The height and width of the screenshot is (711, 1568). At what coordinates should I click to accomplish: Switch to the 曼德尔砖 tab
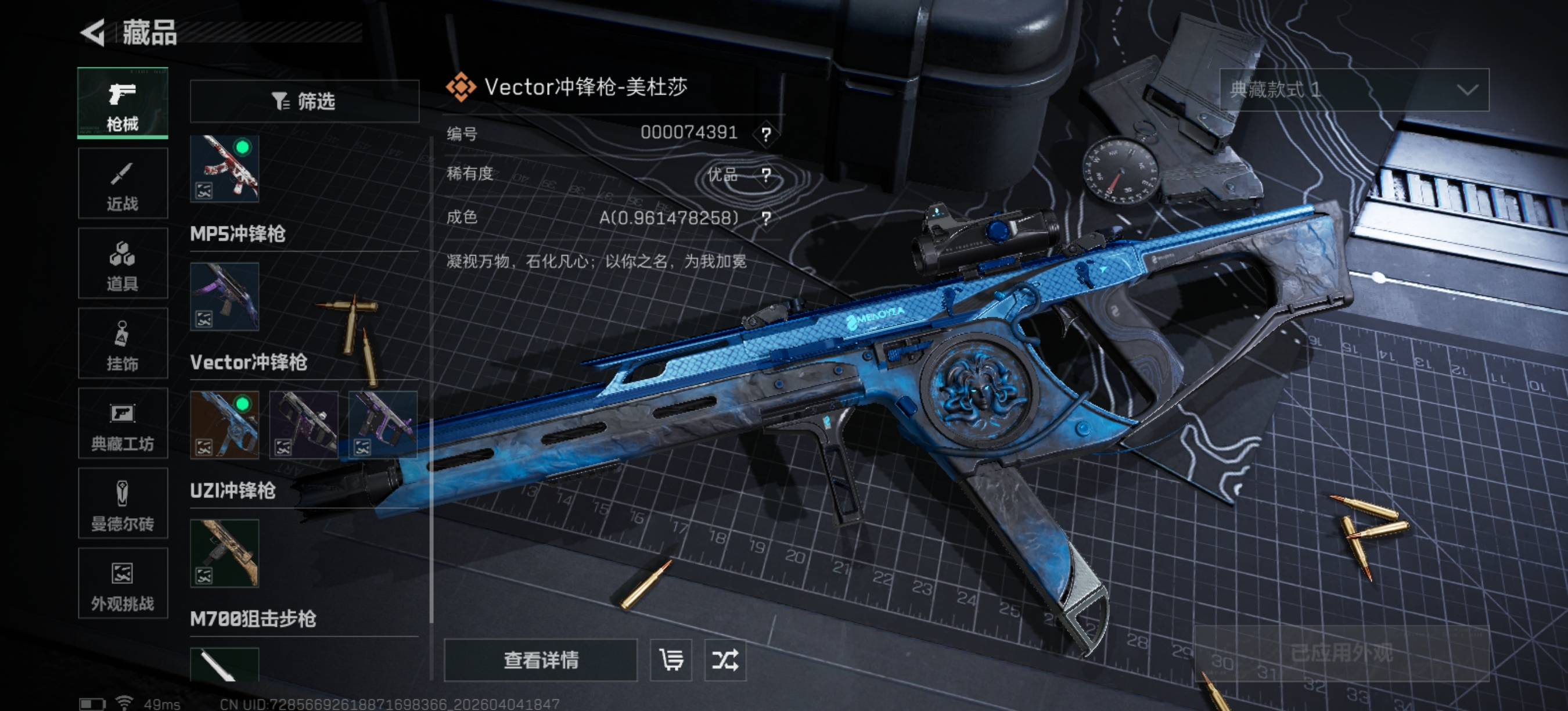(123, 504)
